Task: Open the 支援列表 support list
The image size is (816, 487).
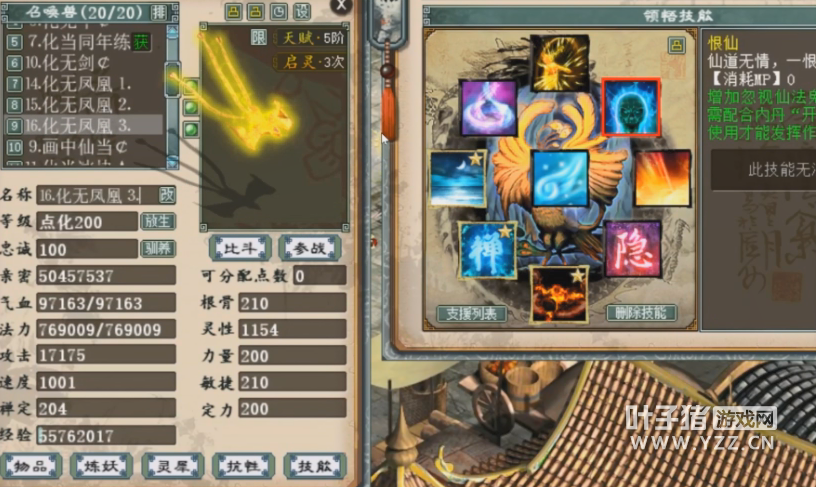Action: (x=470, y=313)
